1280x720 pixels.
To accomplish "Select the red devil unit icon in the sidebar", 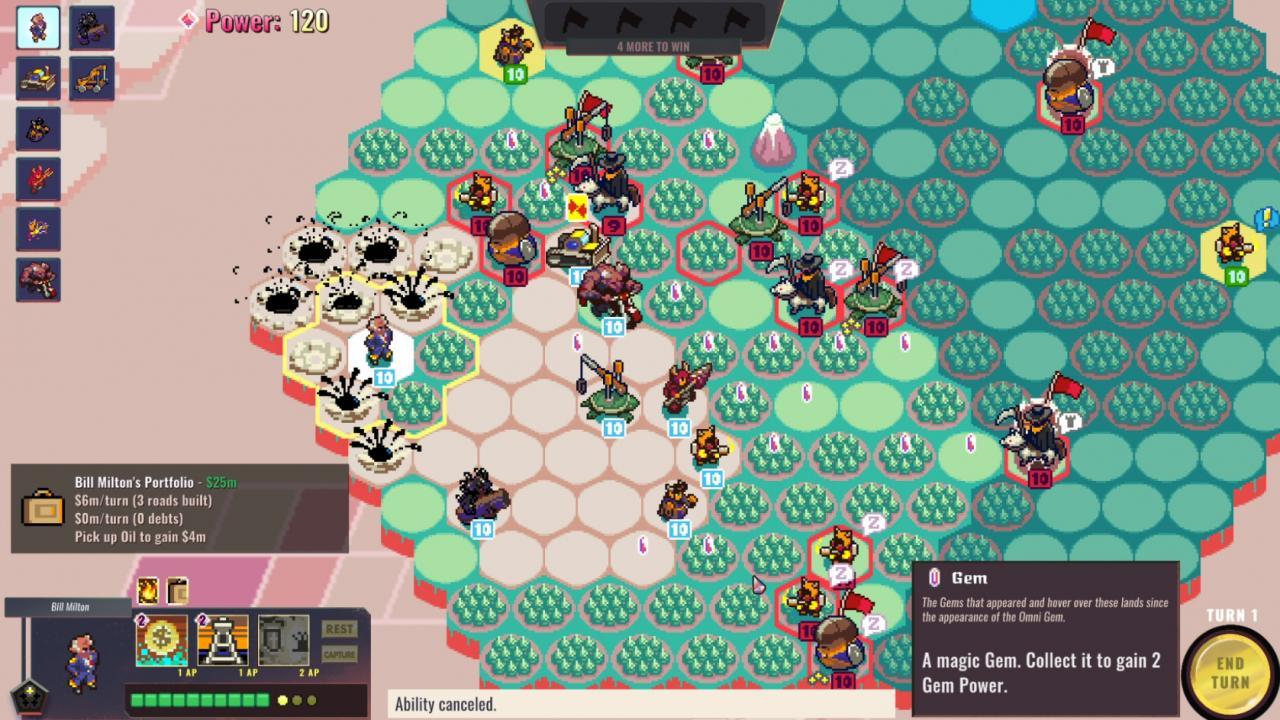I will click(38, 179).
